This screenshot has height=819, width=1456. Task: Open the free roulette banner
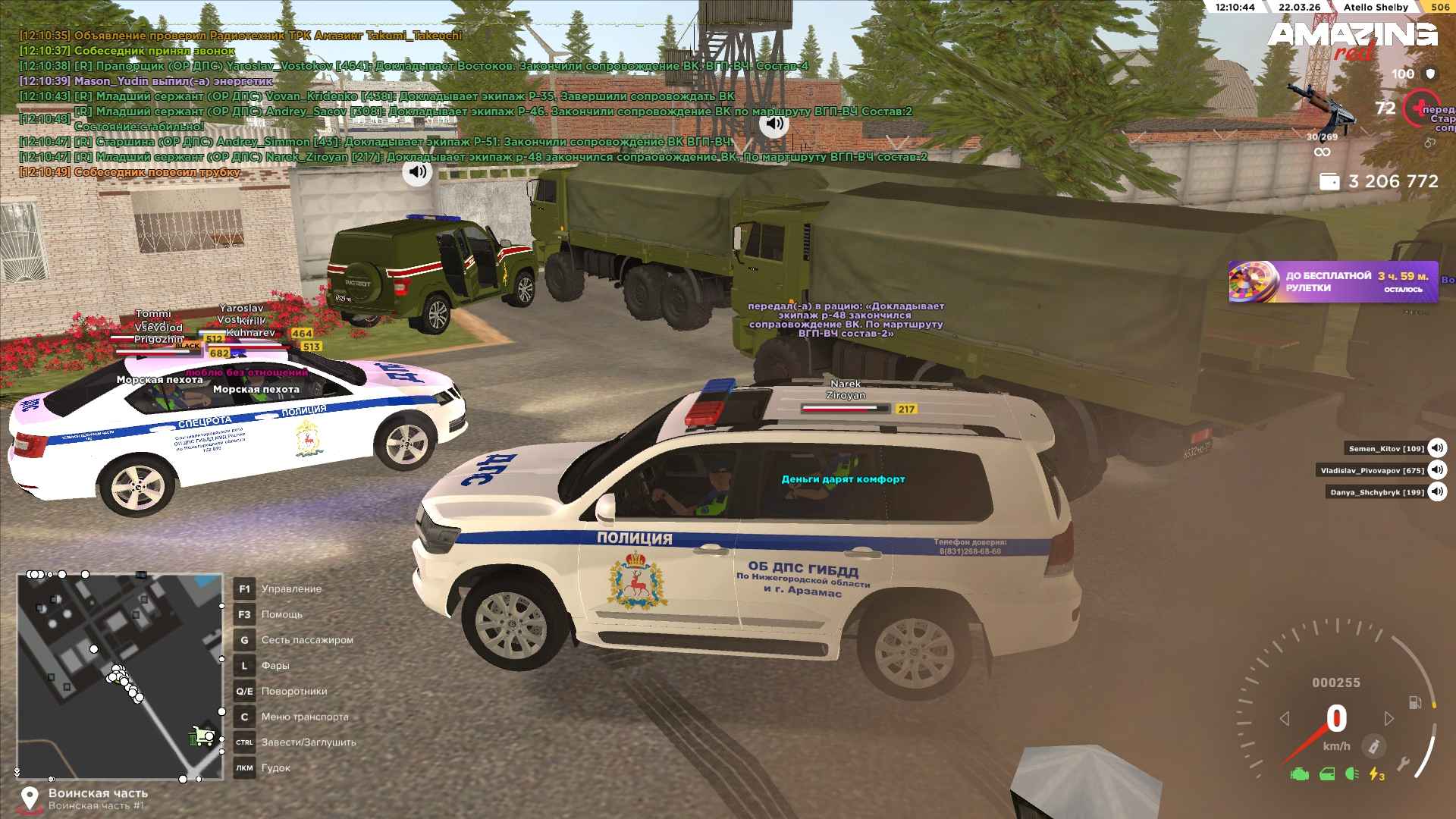1332,282
